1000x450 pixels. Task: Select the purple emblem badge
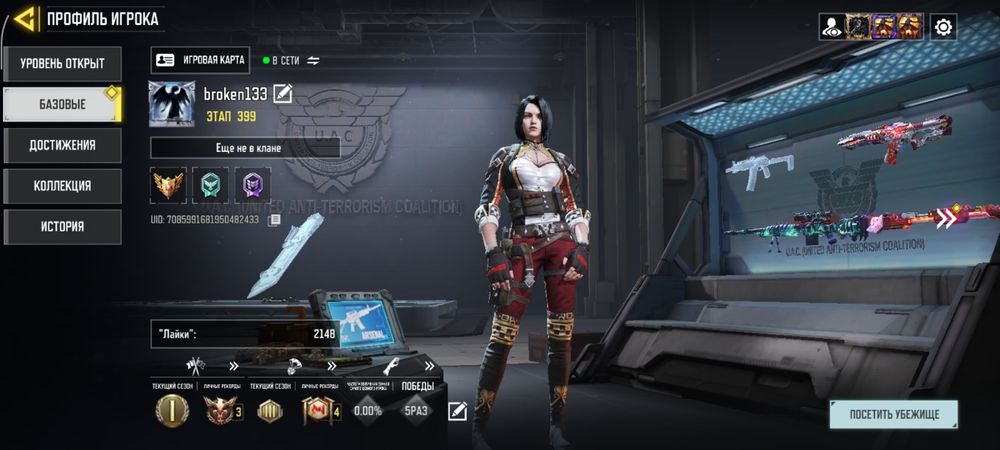coord(252,184)
